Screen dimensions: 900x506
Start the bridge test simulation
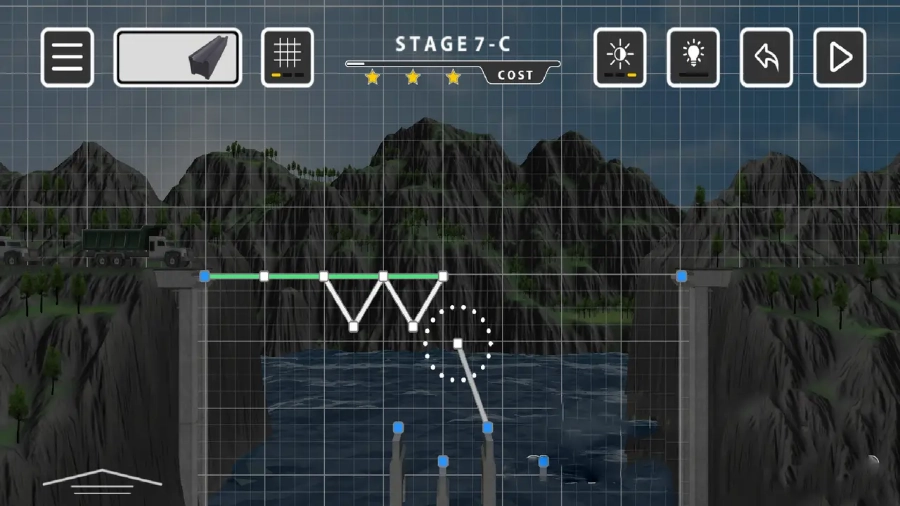(840, 57)
